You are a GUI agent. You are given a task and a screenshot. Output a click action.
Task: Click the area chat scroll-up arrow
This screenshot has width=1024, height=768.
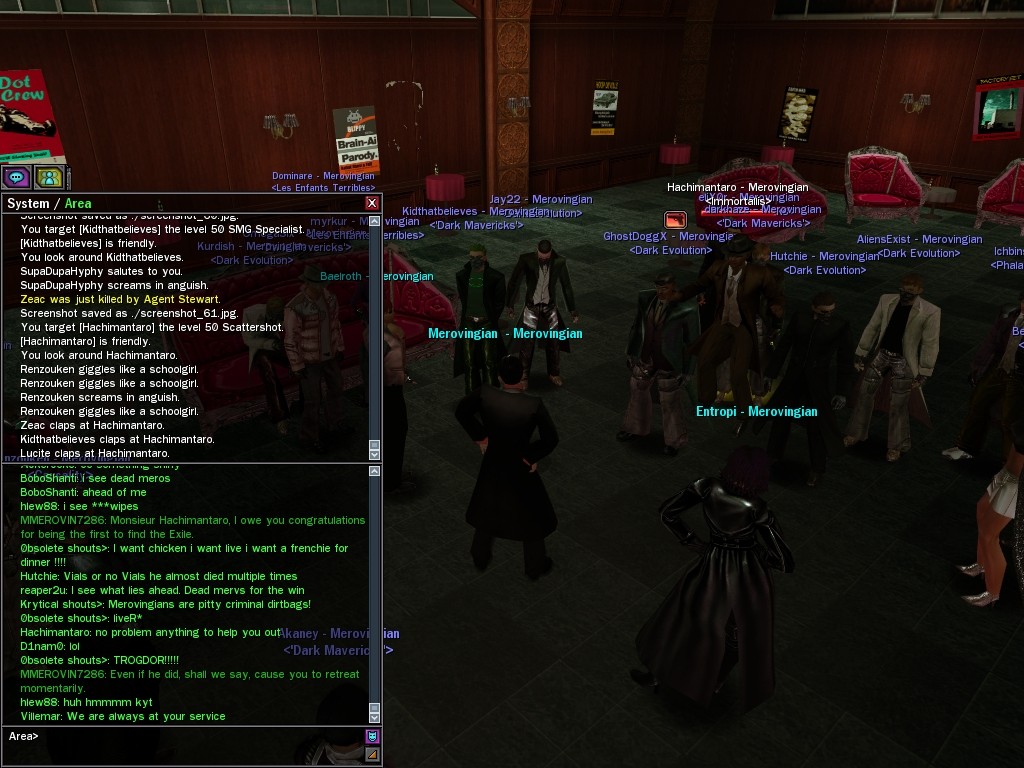coord(375,471)
